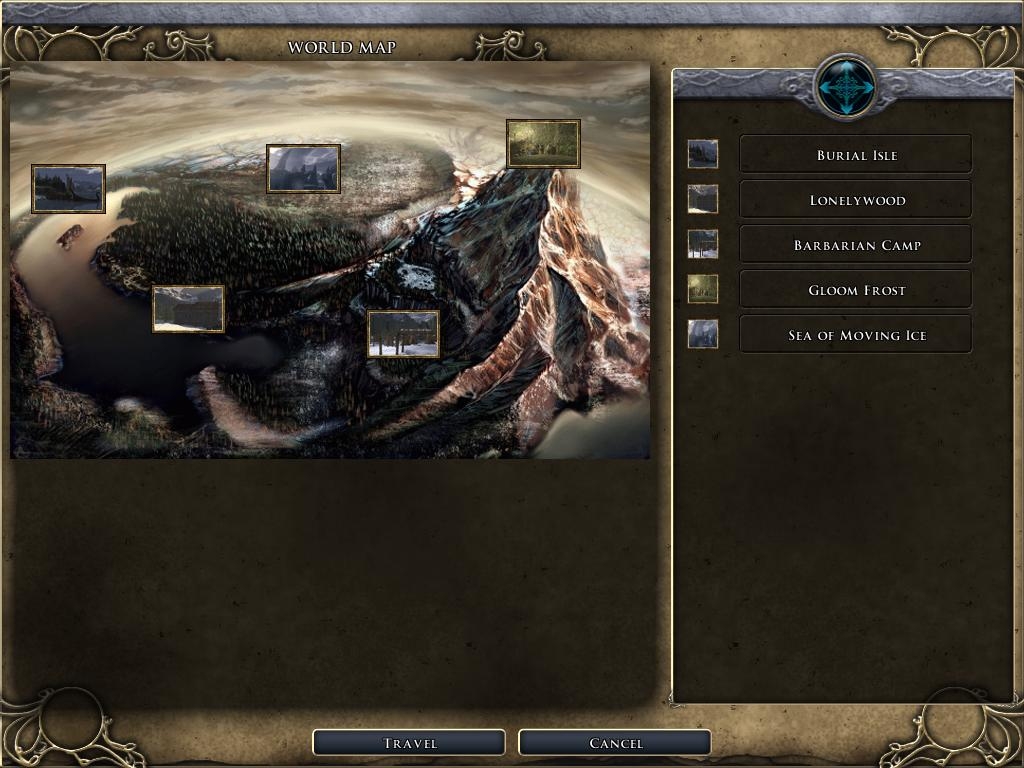Select the Lonelywood destination button
The height and width of the screenshot is (768, 1024).
click(855, 200)
